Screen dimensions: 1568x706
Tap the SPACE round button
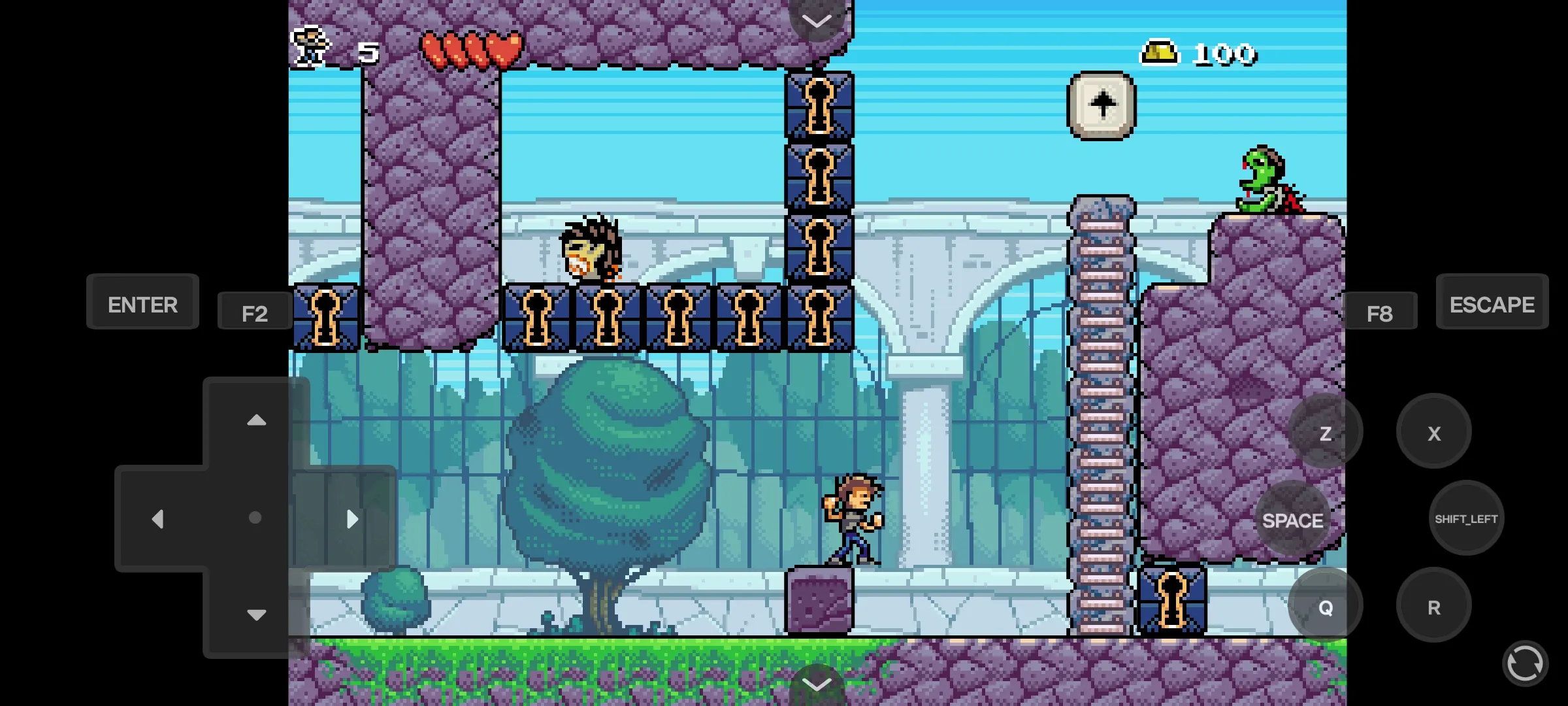click(1292, 520)
